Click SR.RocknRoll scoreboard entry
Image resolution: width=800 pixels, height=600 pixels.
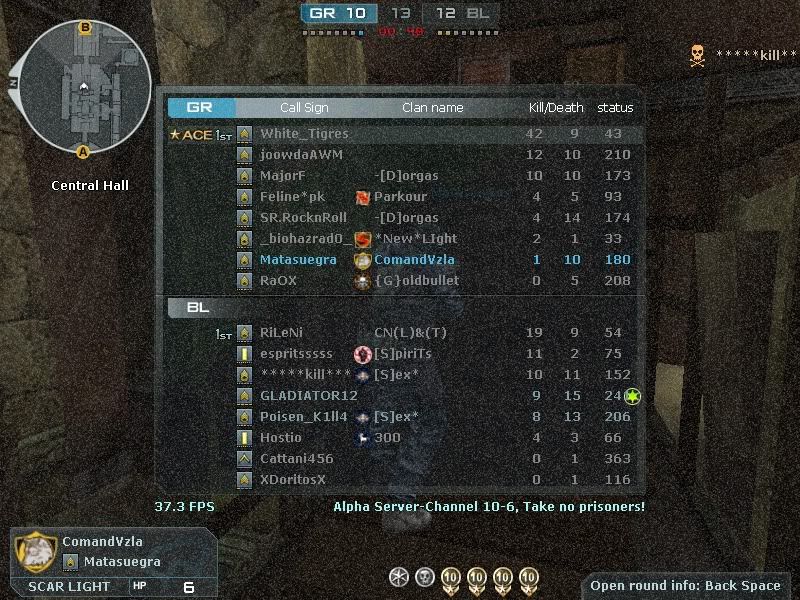pyautogui.click(x=303, y=218)
